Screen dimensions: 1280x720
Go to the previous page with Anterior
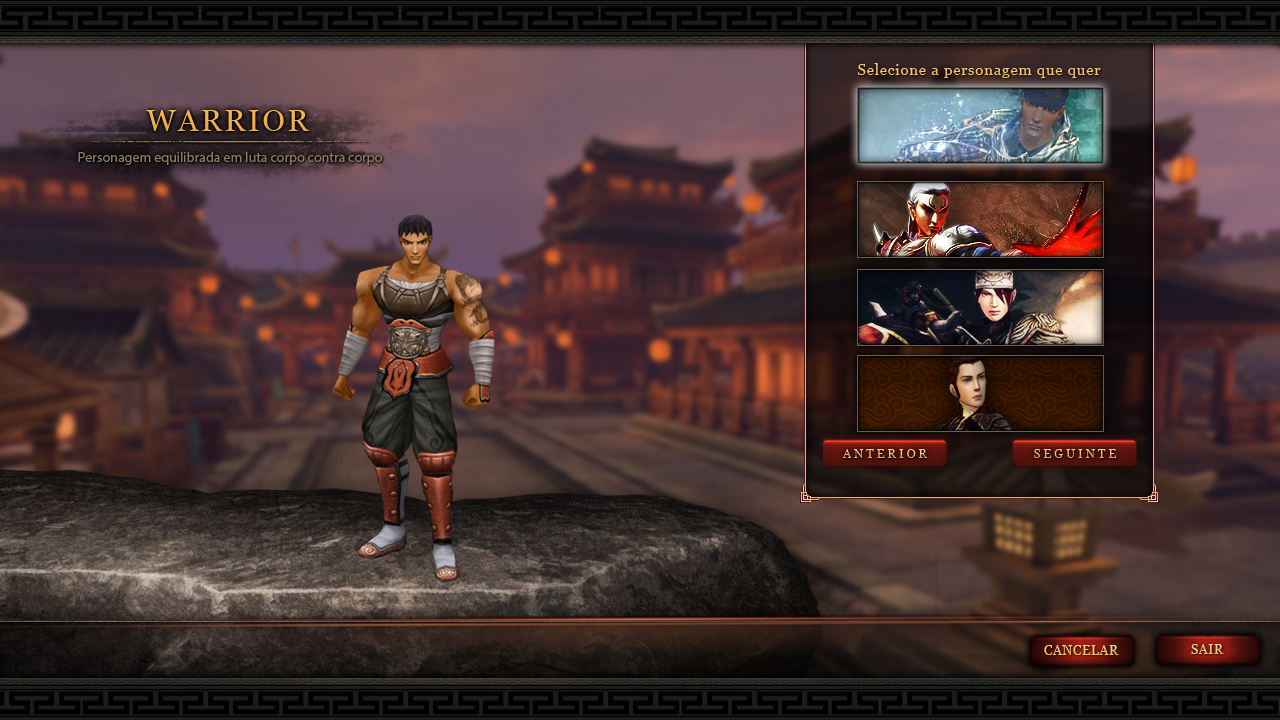point(885,454)
